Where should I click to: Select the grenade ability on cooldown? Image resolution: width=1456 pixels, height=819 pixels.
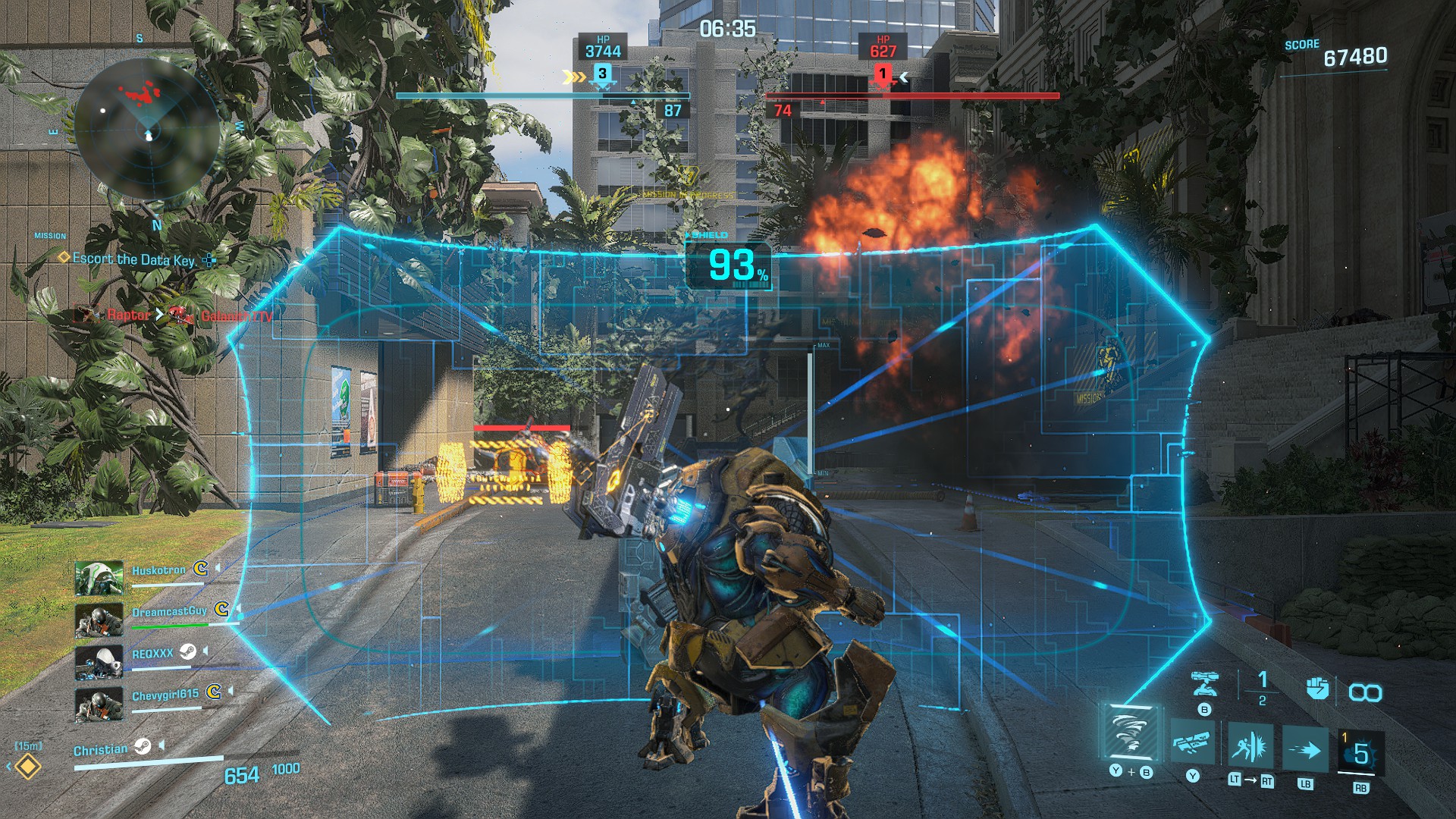[1360, 754]
